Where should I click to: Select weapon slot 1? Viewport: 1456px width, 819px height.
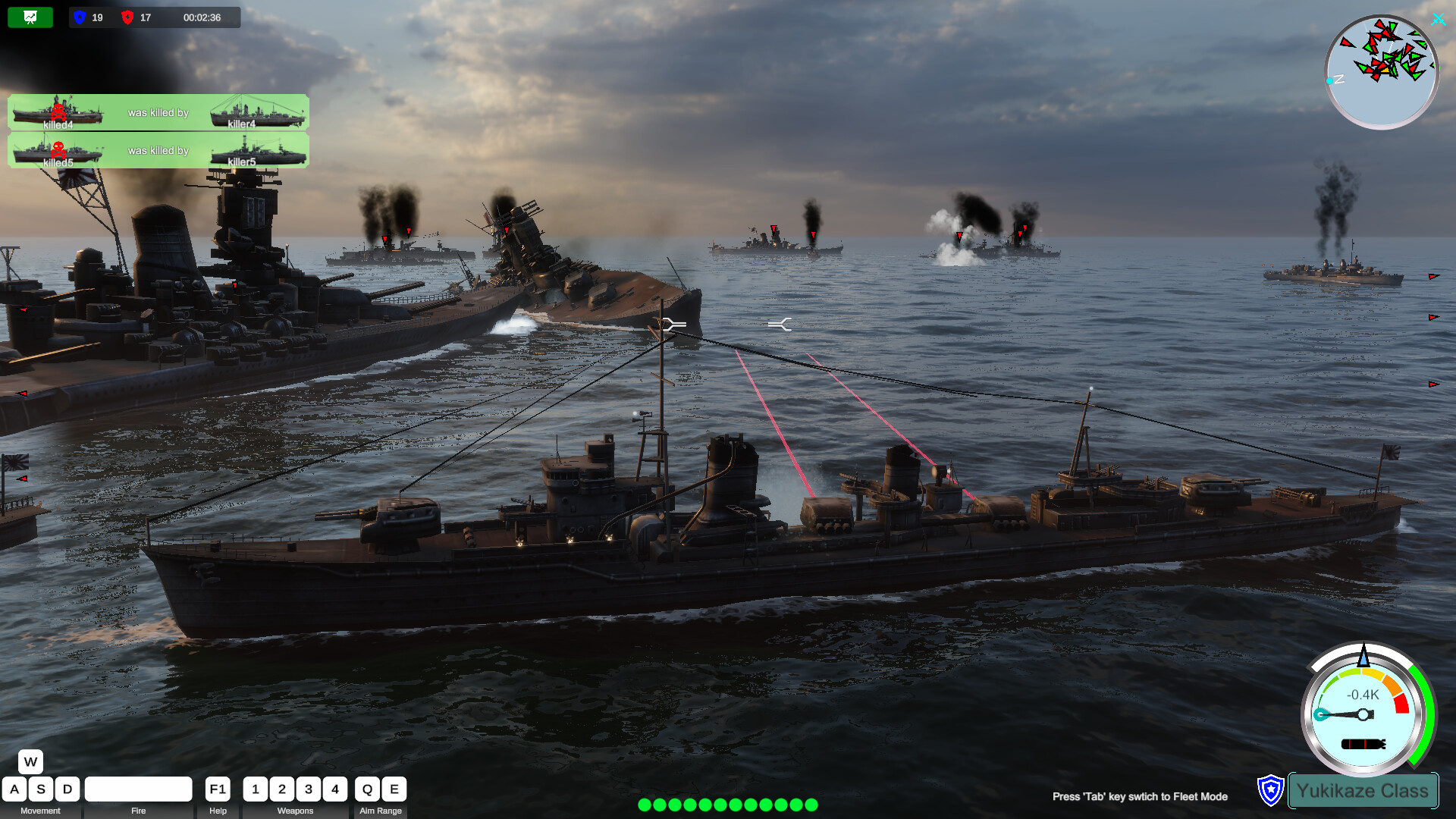point(256,789)
